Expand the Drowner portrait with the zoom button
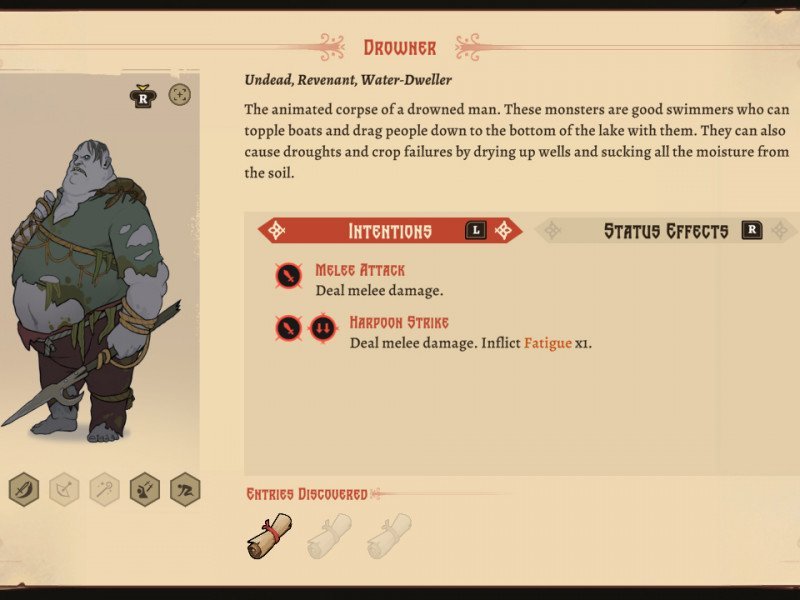The width and height of the screenshot is (800, 600). coord(180,95)
